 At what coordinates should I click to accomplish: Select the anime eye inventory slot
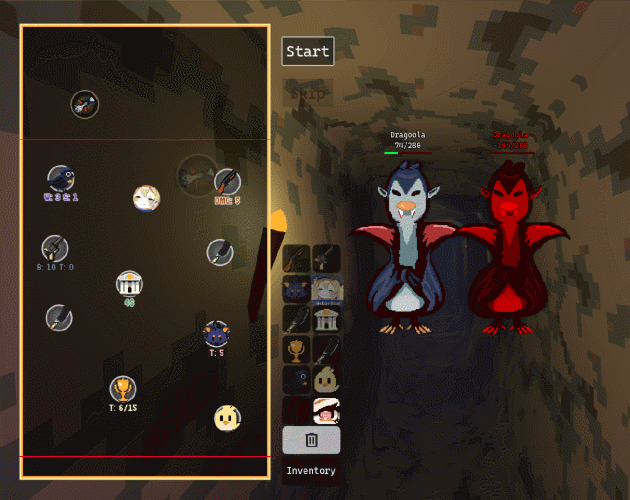point(326,410)
